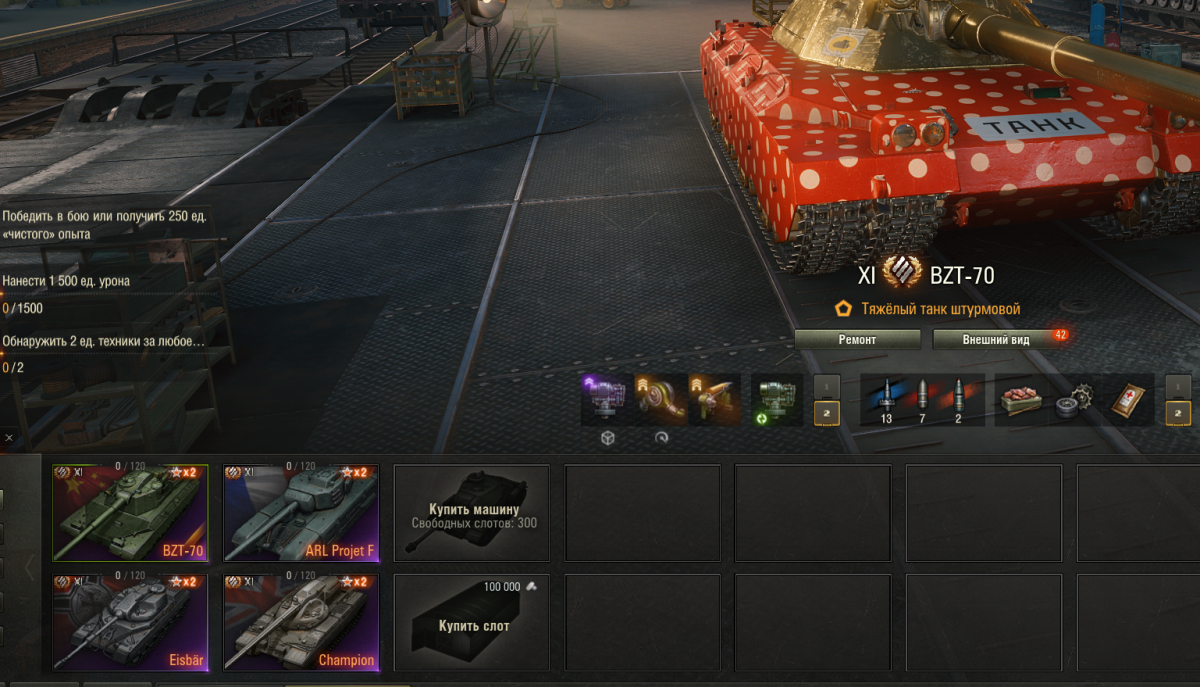The image size is (1200, 687).
Task: Open the first aid kit consumable
Action: [1128, 399]
